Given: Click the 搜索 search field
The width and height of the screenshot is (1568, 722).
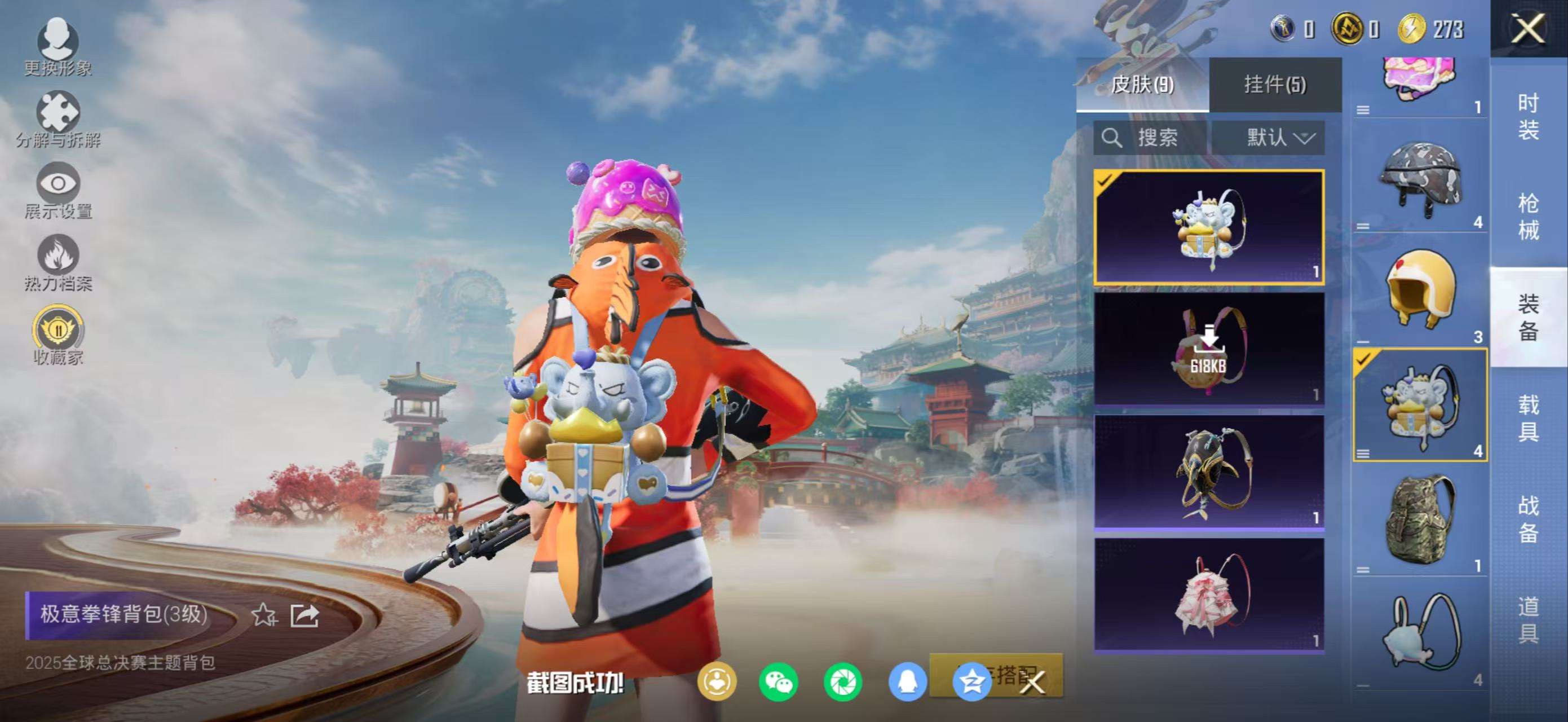Looking at the screenshot, I should coord(1149,138).
